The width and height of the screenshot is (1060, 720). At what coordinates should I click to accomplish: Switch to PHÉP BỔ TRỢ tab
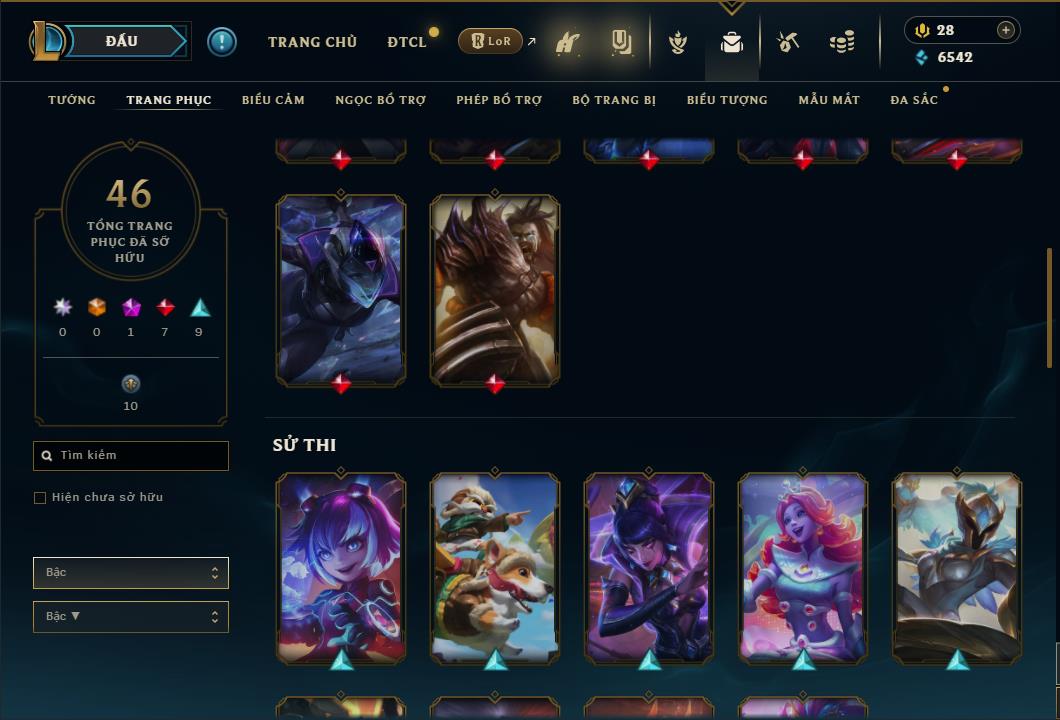click(499, 100)
